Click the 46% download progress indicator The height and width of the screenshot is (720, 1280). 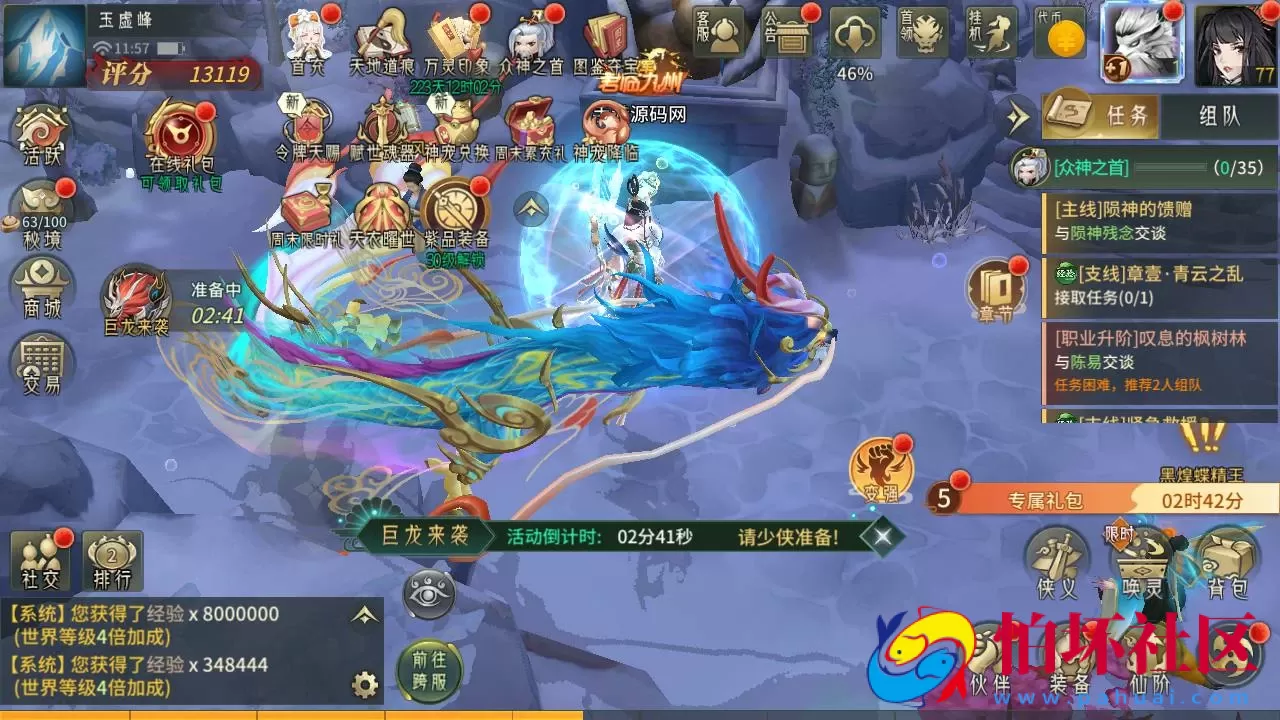pyautogui.click(x=855, y=40)
